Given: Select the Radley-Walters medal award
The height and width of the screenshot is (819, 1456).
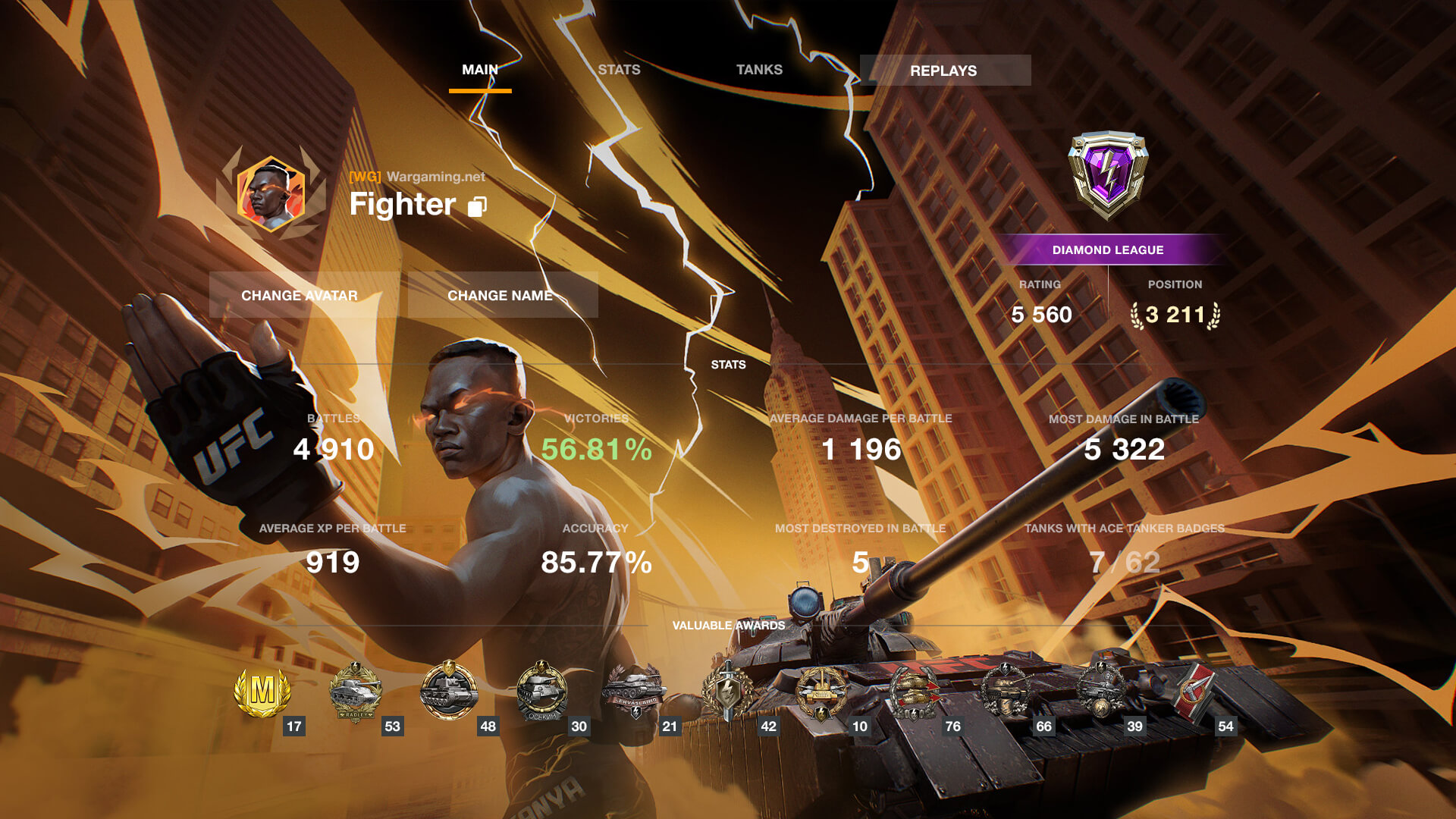Looking at the screenshot, I should tap(356, 692).
